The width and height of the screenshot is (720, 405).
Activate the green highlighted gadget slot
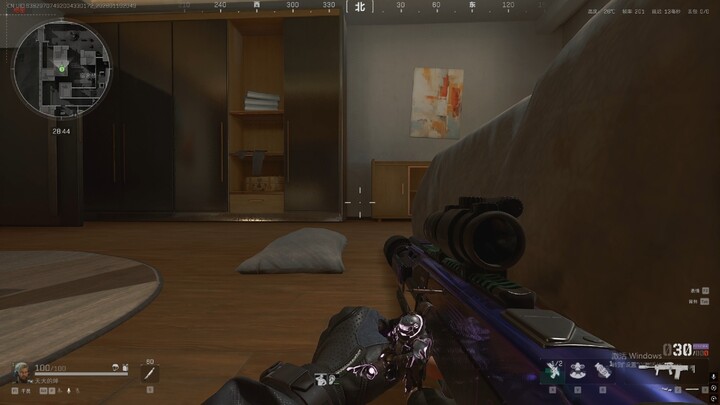click(554, 371)
